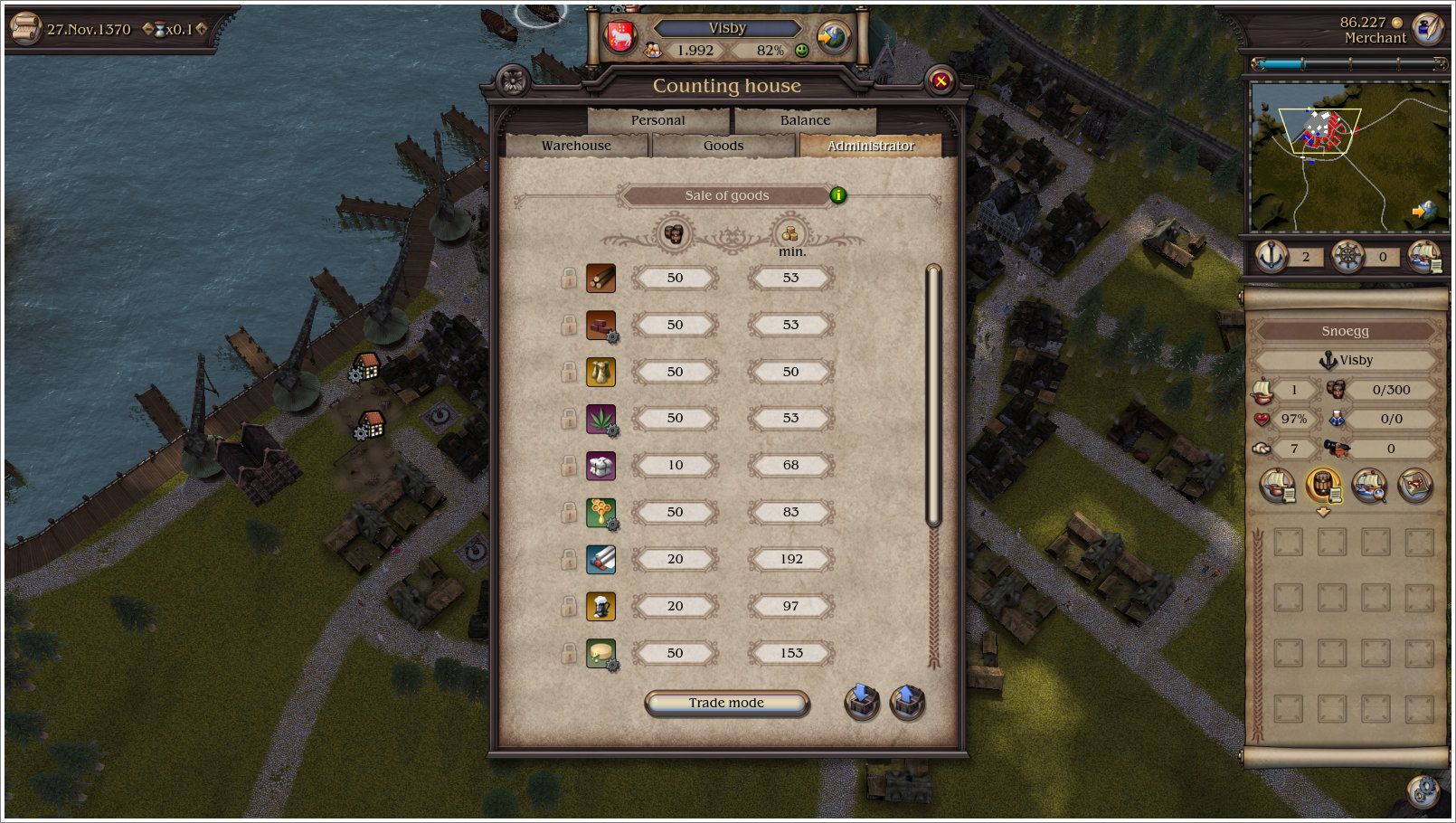Screen dimensions: 1456x823
Task: Select the Goods tab
Action: pyautogui.click(x=723, y=146)
